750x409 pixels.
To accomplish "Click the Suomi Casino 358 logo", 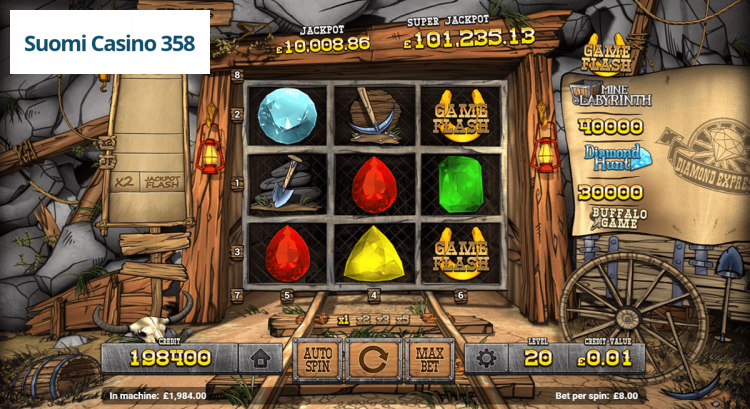I will click(x=110, y=45).
